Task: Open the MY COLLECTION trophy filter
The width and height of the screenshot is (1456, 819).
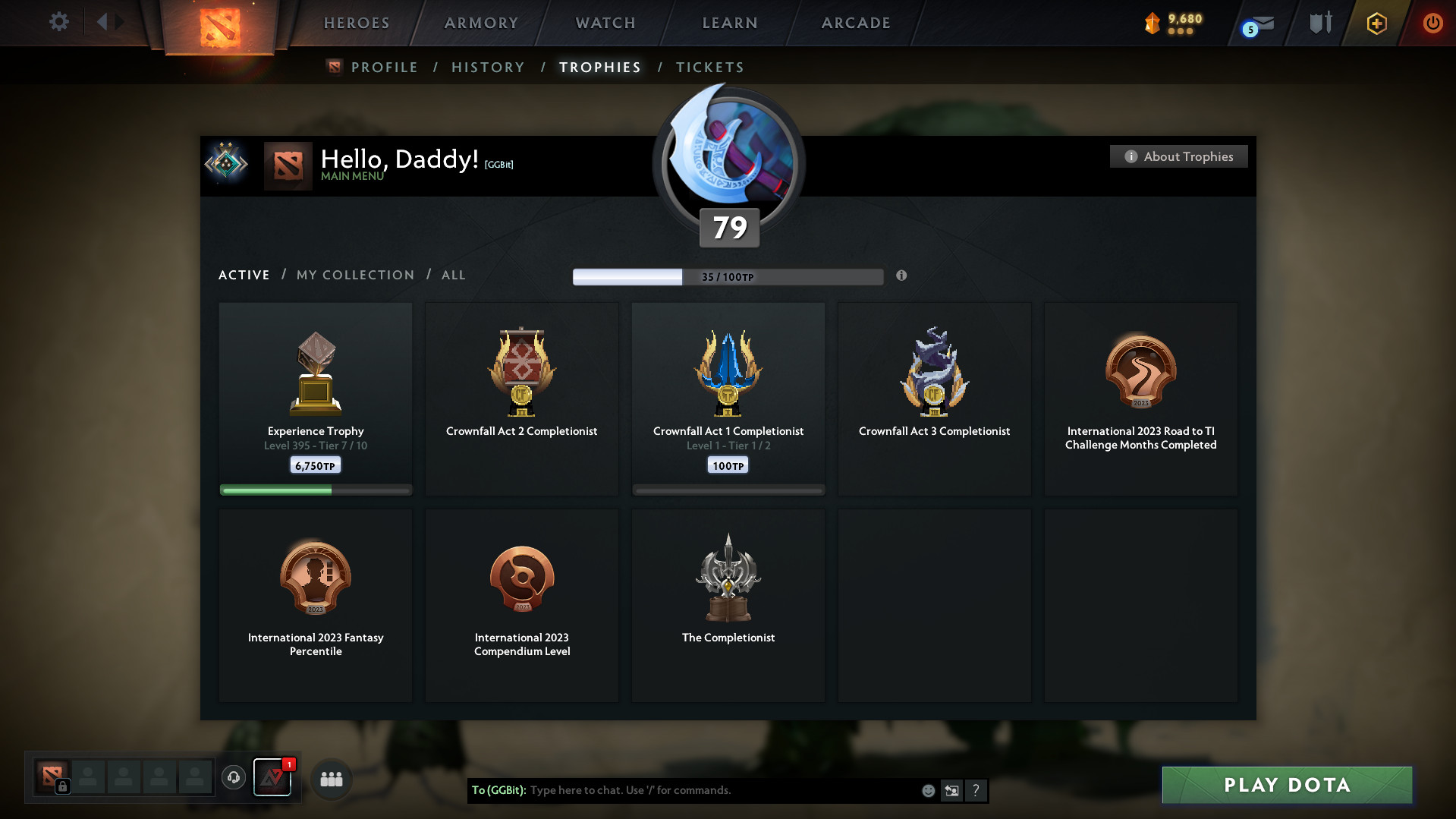Action: [354, 275]
